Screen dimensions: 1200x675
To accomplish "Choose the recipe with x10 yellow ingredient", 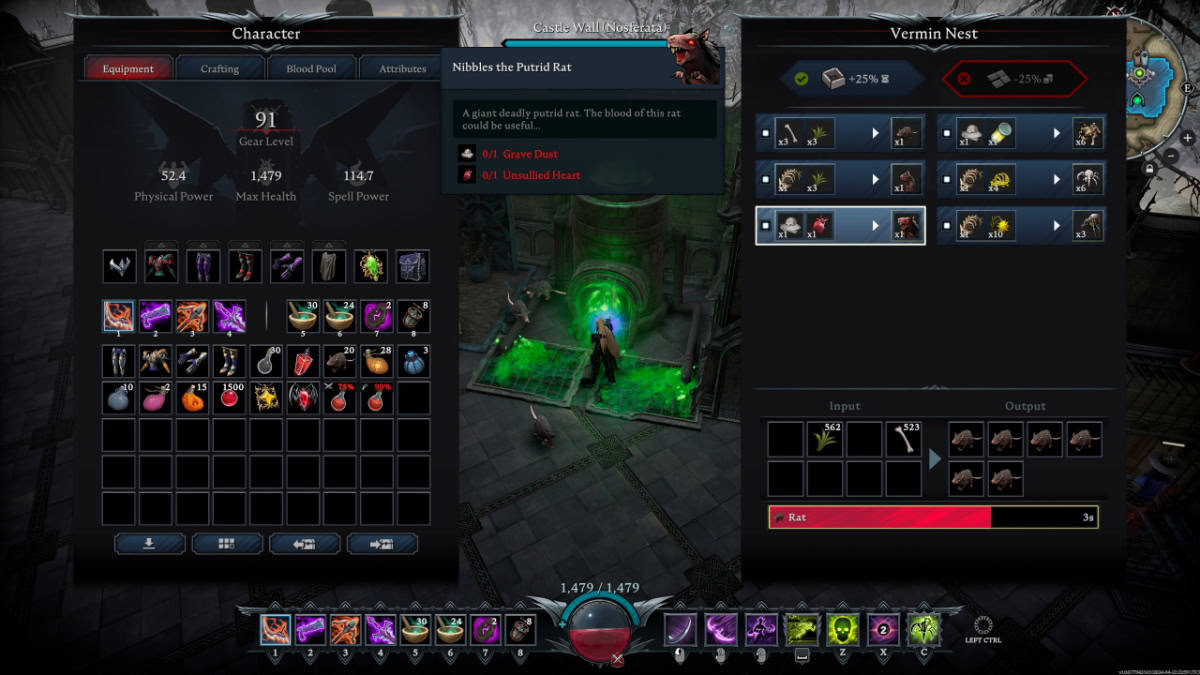I will click(x=1021, y=226).
